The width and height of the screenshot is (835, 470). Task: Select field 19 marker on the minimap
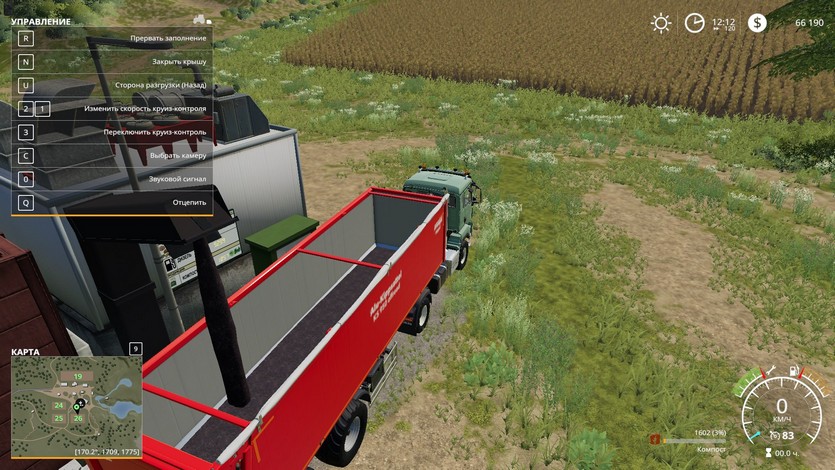[x=77, y=376]
